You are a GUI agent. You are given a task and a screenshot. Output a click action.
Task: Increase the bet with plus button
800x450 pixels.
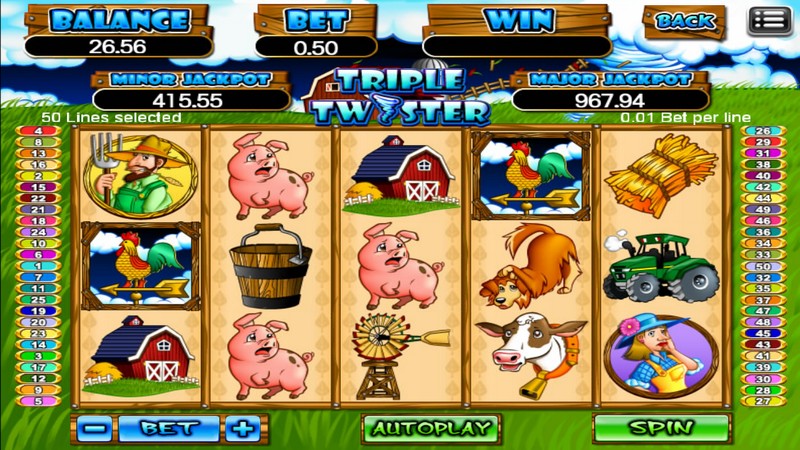[x=241, y=428]
